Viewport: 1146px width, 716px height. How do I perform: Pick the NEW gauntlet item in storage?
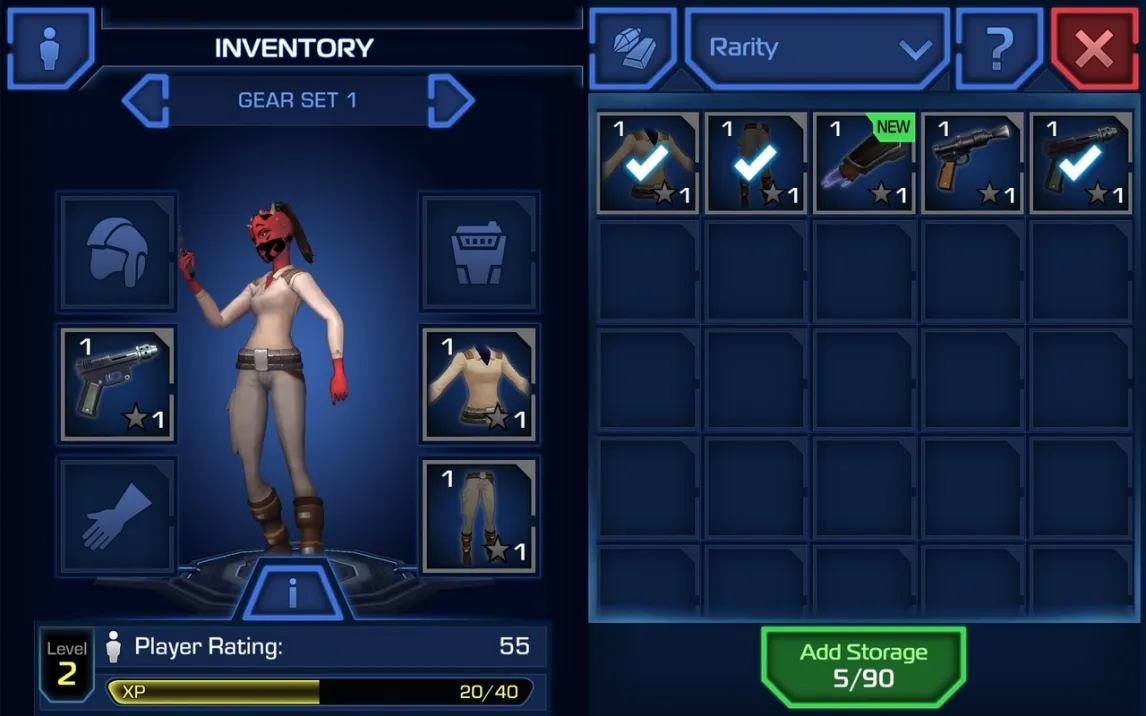tap(864, 163)
